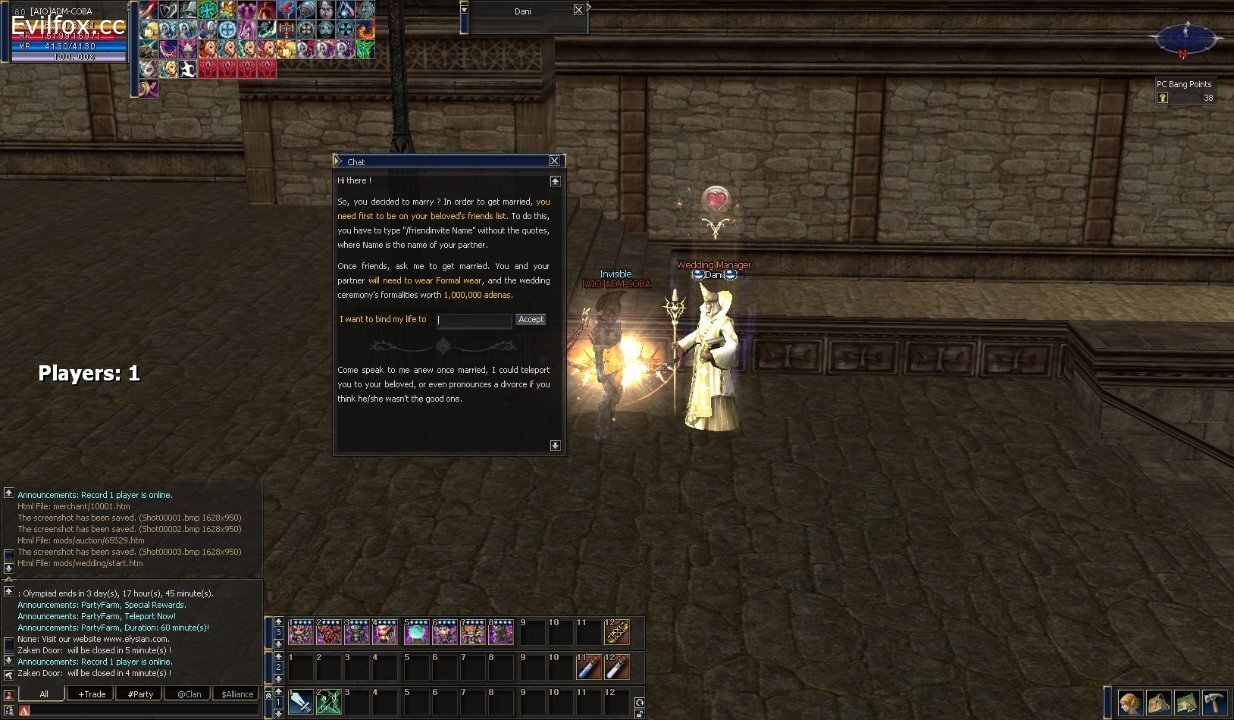Accept the marriage binding request
The width and height of the screenshot is (1234, 720).
[530, 320]
